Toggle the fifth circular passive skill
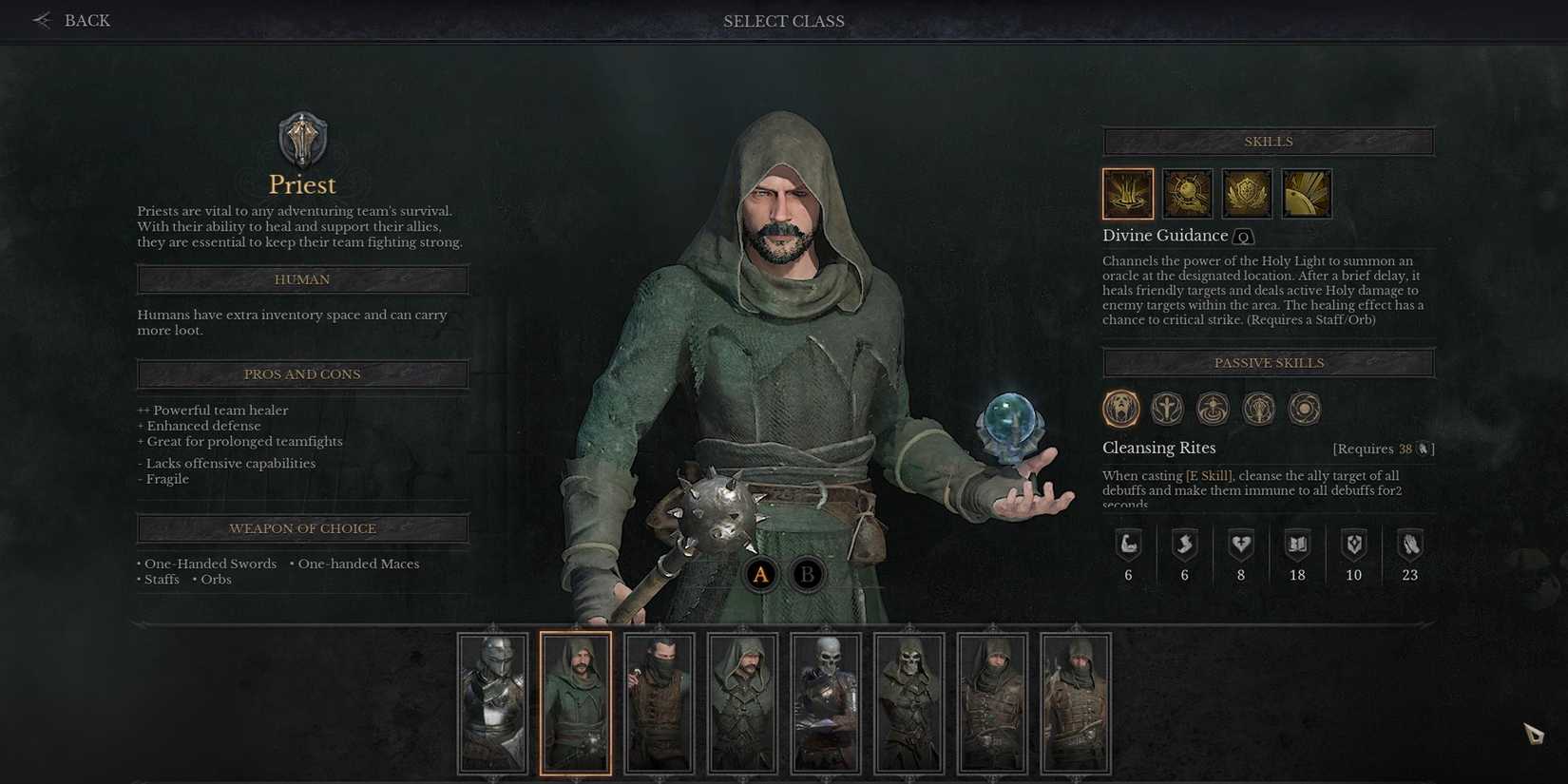Viewport: 1568px width, 784px height. point(1304,408)
